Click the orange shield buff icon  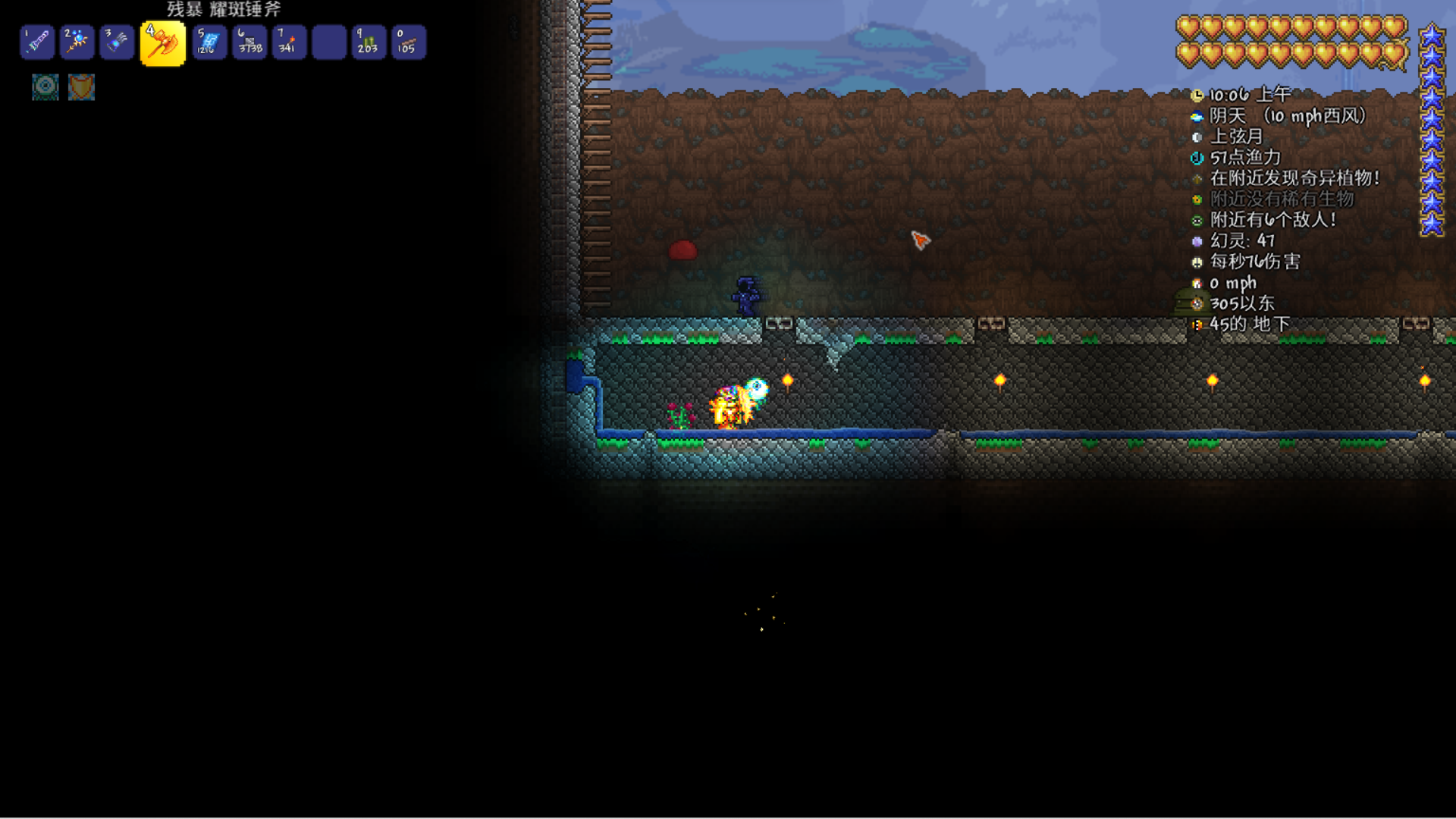[81, 86]
